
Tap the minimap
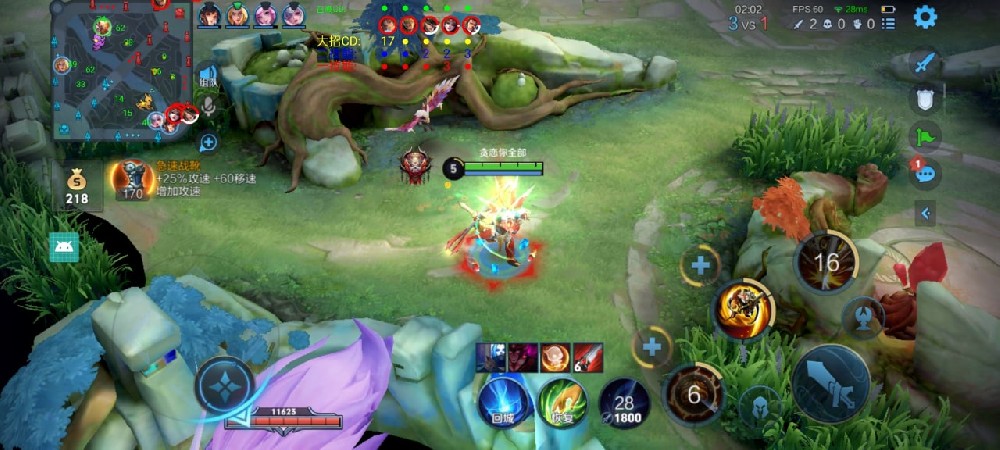tap(121, 68)
